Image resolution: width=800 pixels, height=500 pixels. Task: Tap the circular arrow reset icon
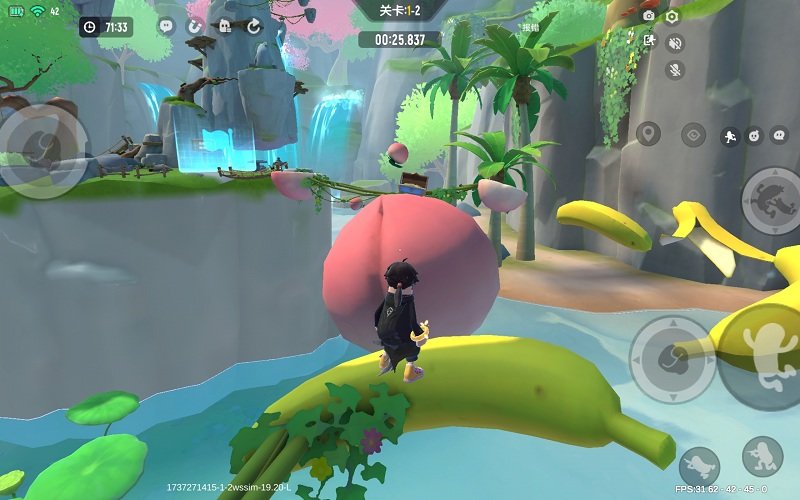(x=253, y=27)
